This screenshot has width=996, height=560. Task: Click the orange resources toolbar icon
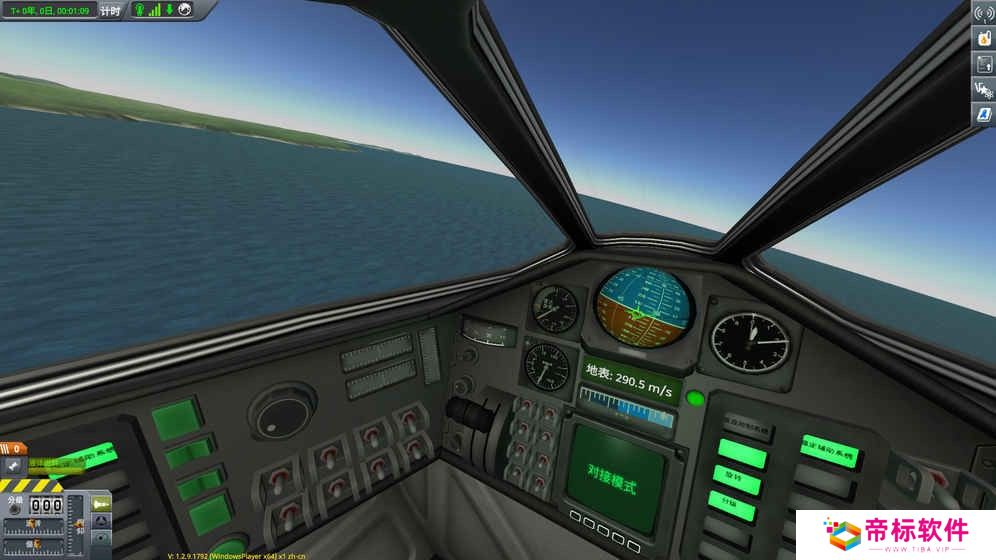coord(983,39)
